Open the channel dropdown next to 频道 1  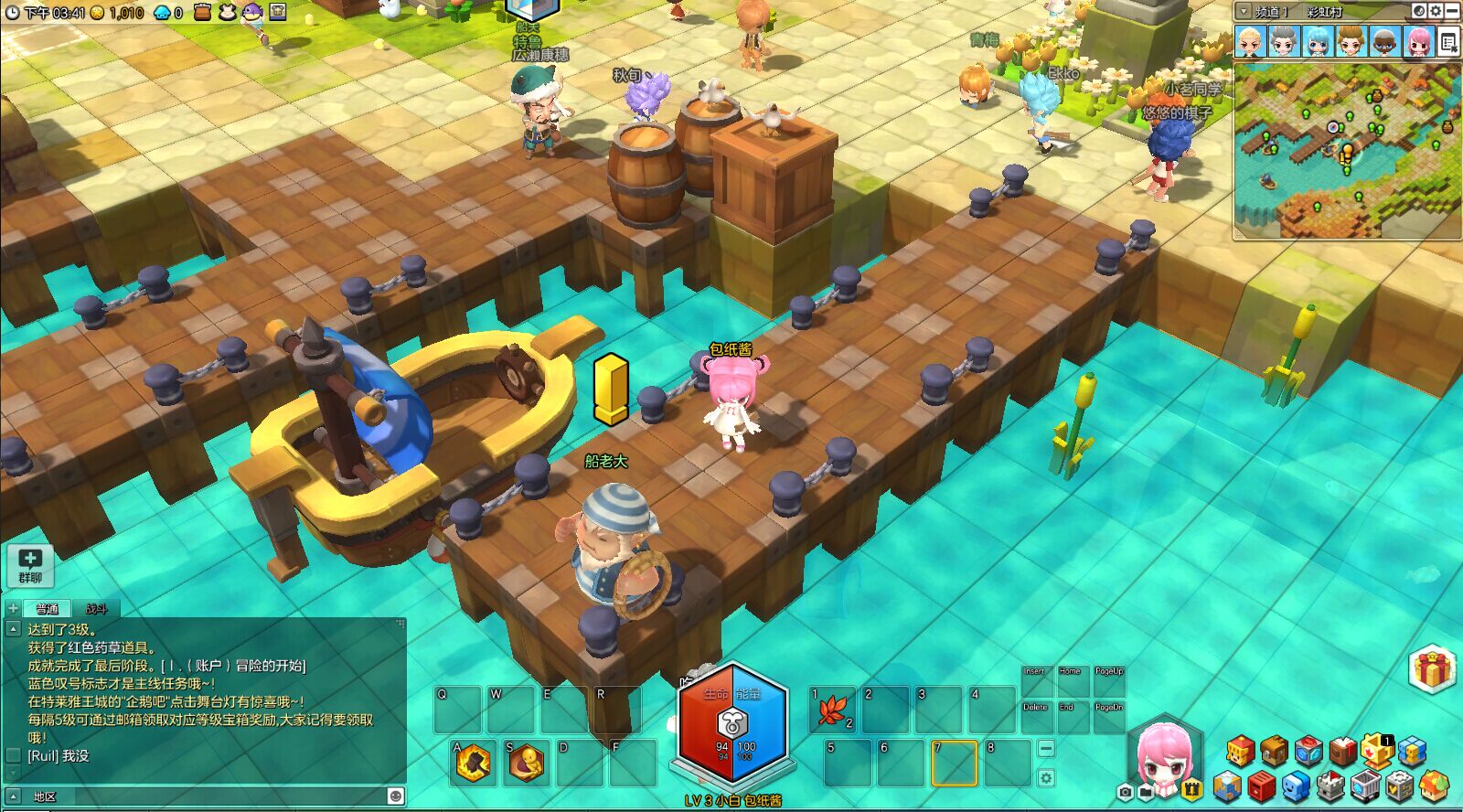click(x=1244, y=11)
